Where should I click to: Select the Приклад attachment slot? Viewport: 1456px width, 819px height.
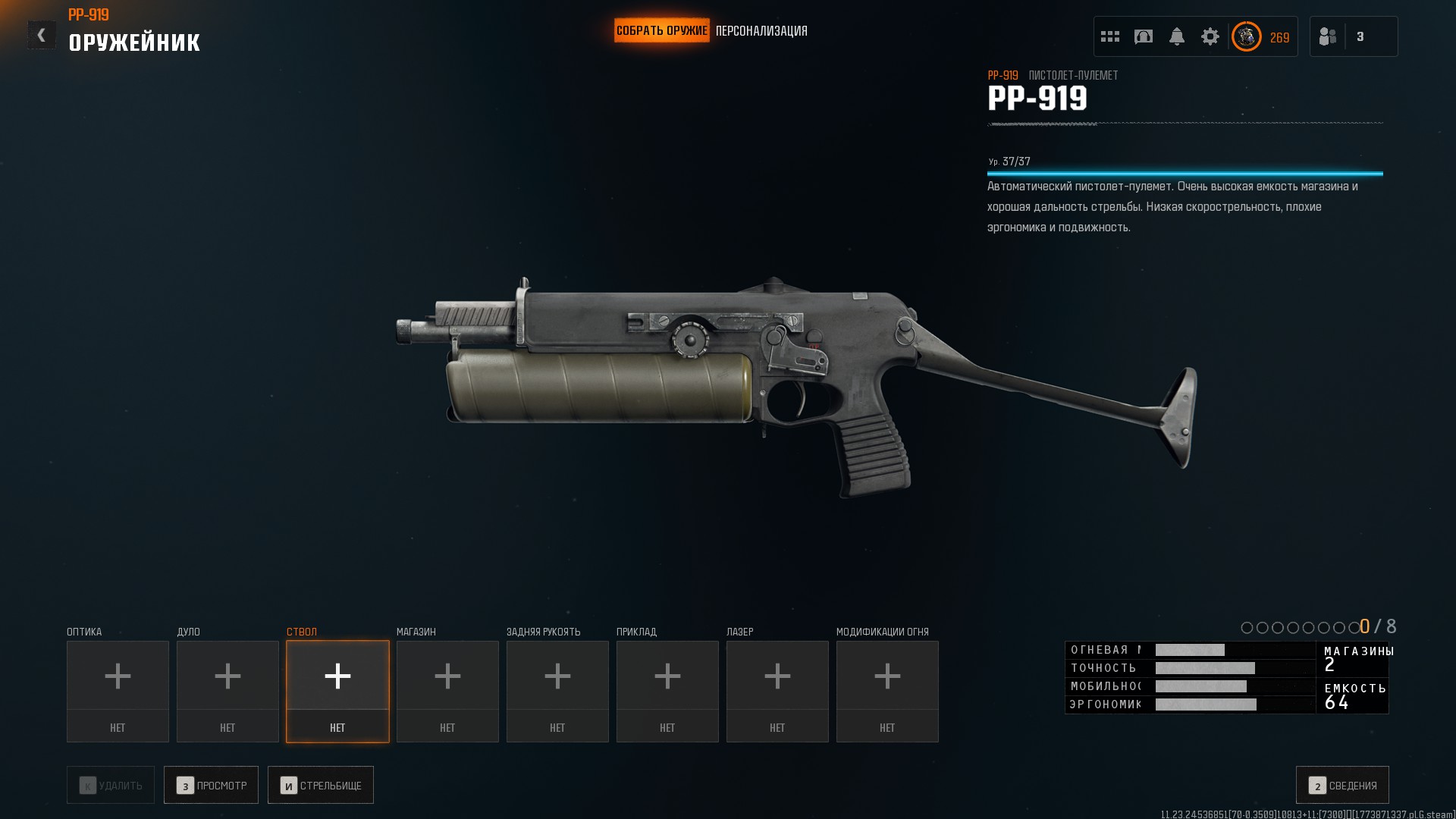pyautogui.click(x=667, y=691)
